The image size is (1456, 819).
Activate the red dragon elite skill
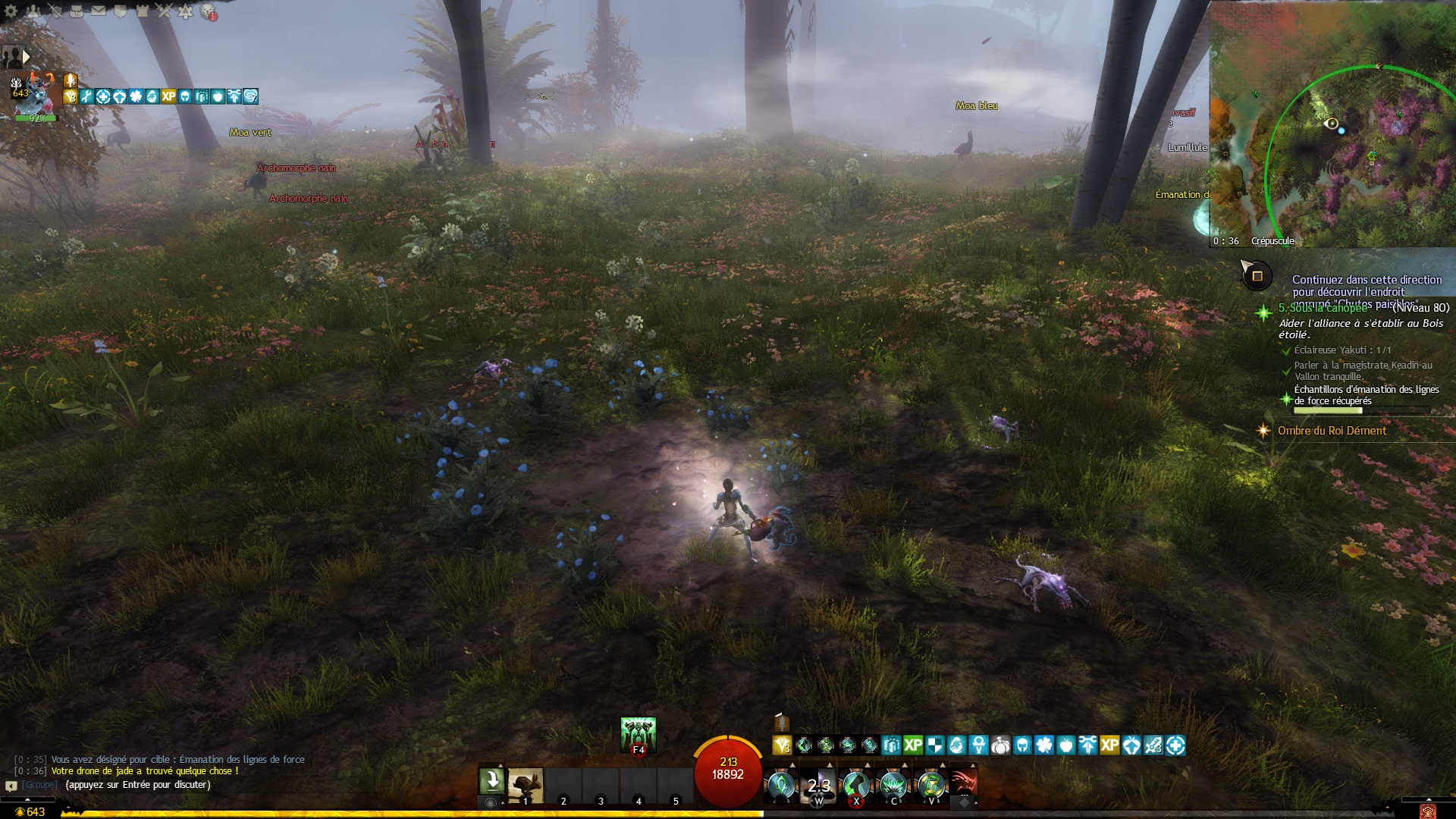point(963,784)
